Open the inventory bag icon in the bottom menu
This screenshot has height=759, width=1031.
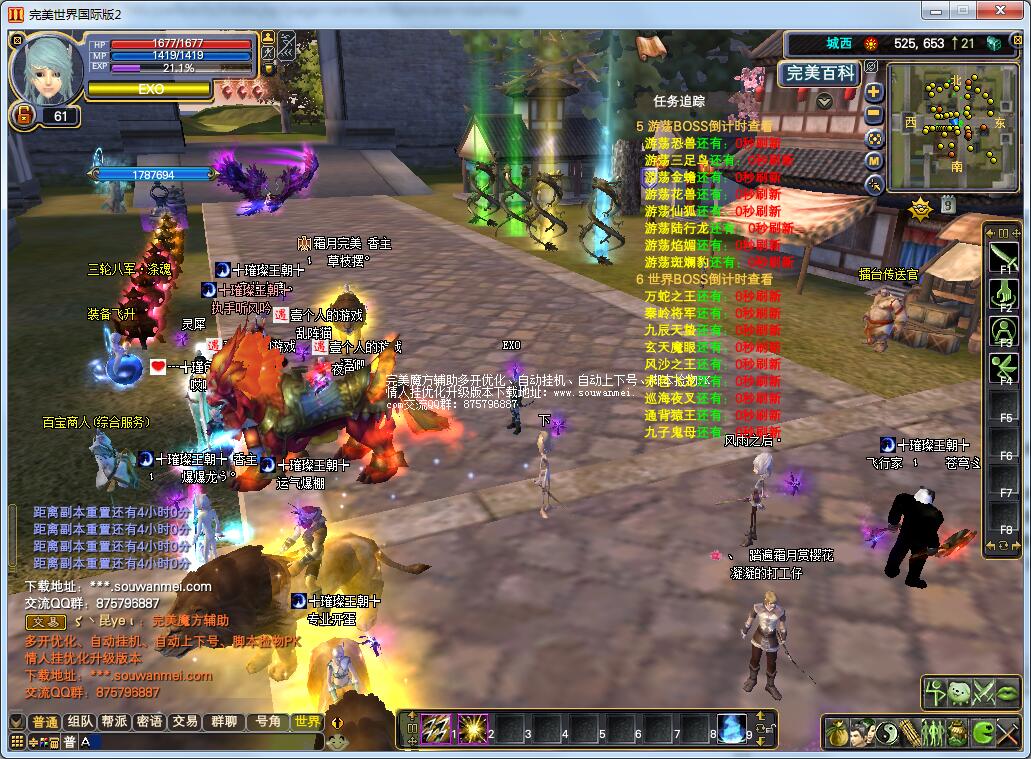point(838,733)
